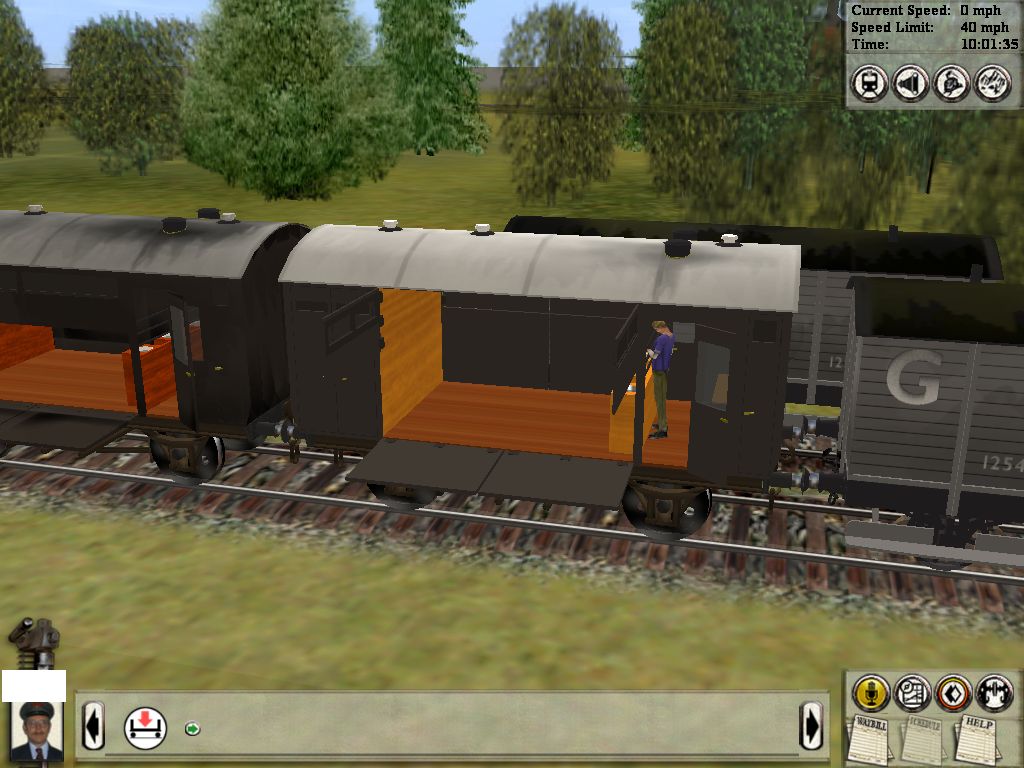Viewport: 1024px width, 768px height.
Task: Select the unload wagon order icon
Action: point(145,727)
